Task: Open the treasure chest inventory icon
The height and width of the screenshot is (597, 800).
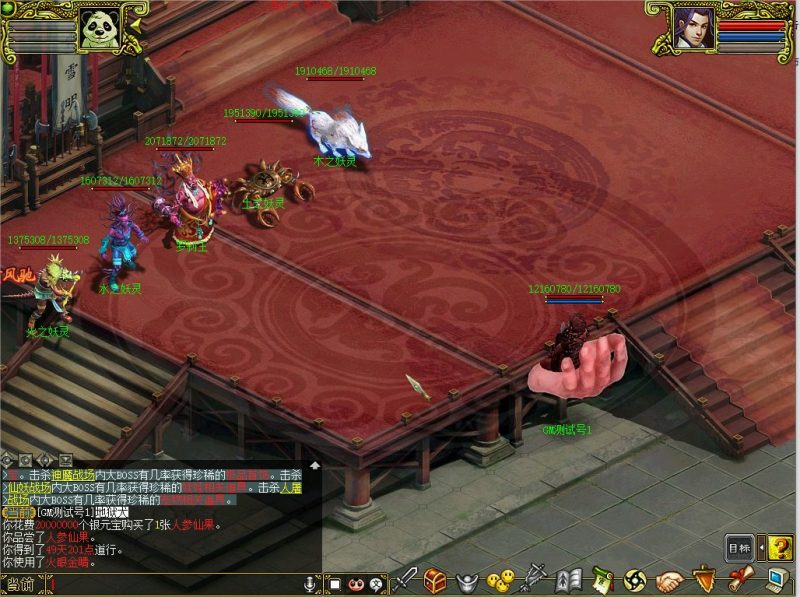Action: tap(435, 580)
